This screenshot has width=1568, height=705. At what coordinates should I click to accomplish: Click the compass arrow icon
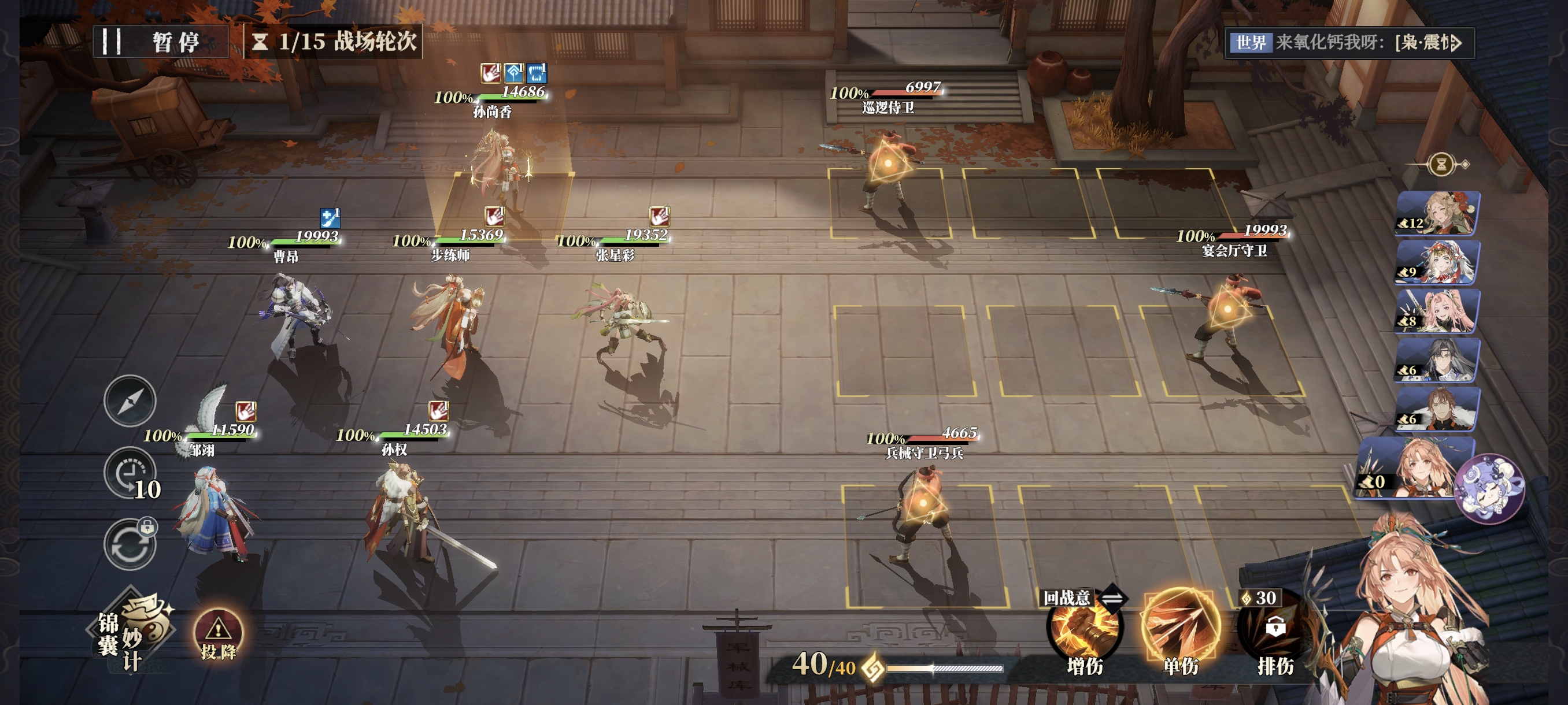(130, 401)
